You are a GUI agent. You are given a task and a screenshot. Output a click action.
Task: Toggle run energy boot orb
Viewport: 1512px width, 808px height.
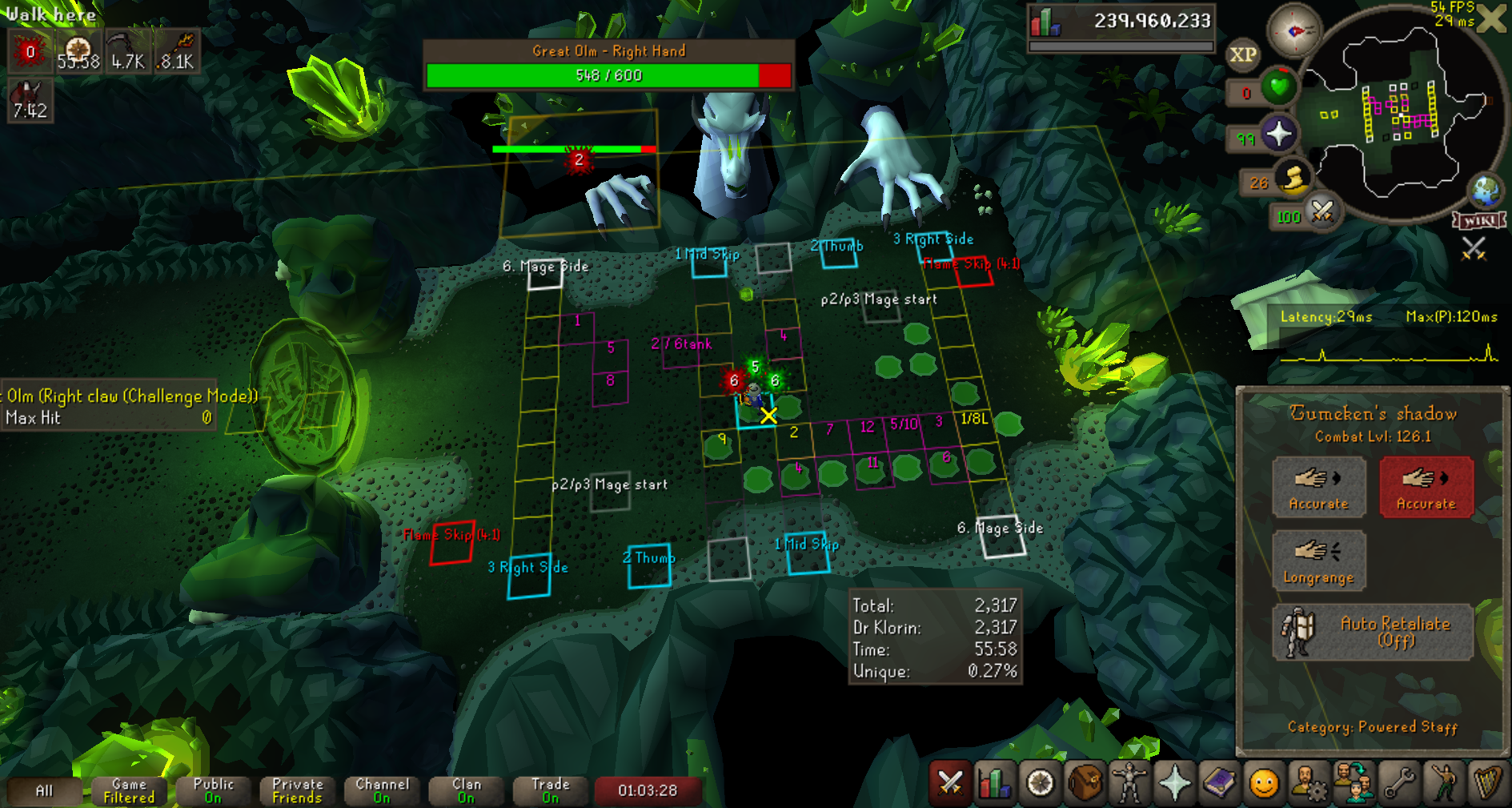1292,179
